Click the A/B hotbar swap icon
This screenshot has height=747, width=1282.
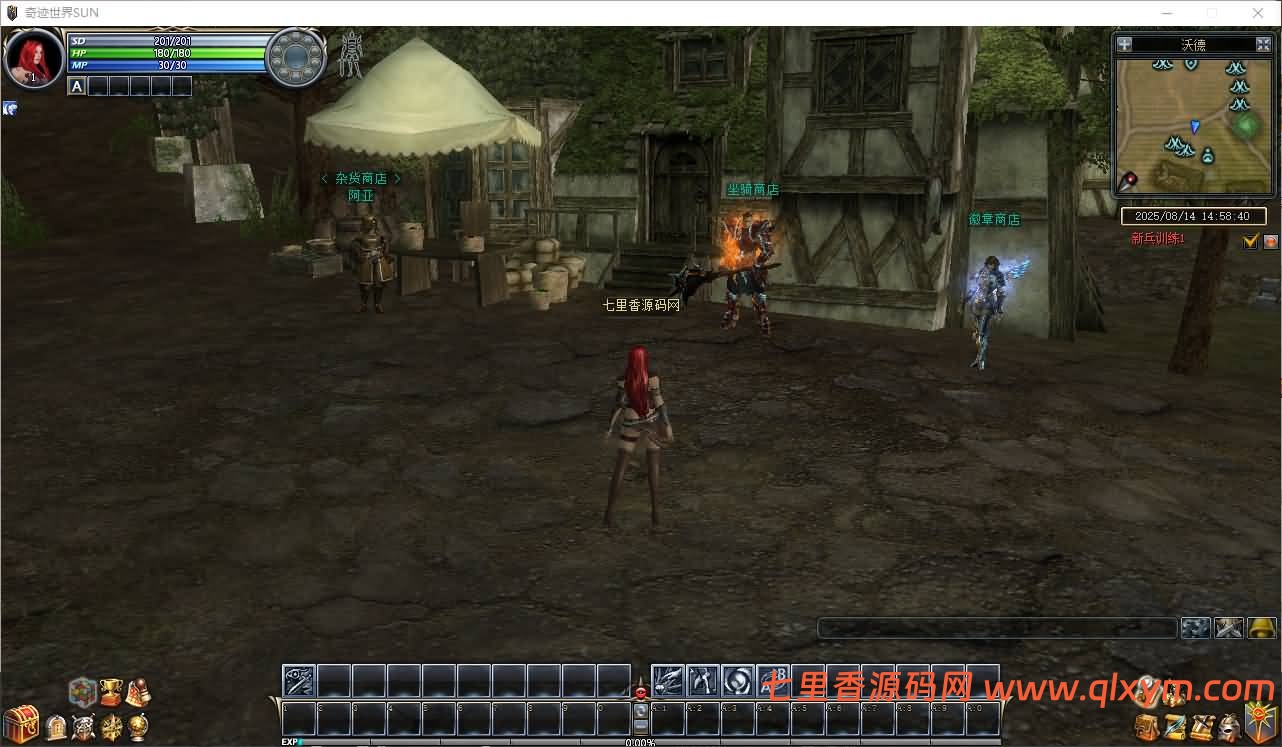(x=772, y=681)
